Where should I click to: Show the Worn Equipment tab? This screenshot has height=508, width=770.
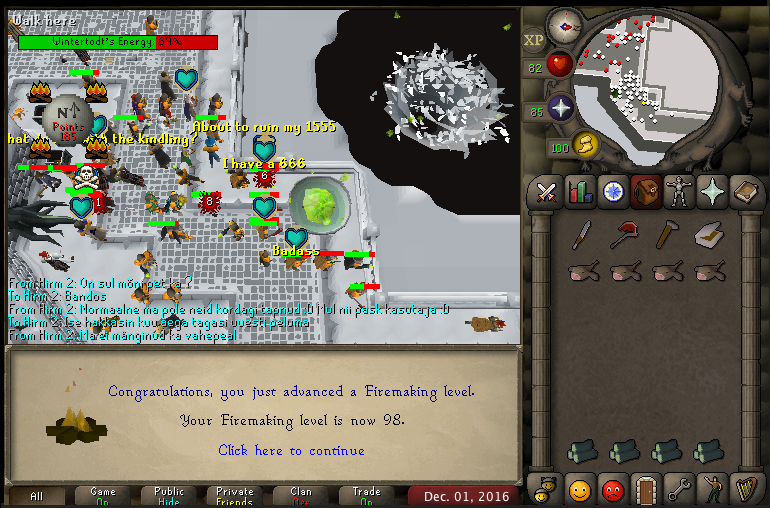coord(678,190)
